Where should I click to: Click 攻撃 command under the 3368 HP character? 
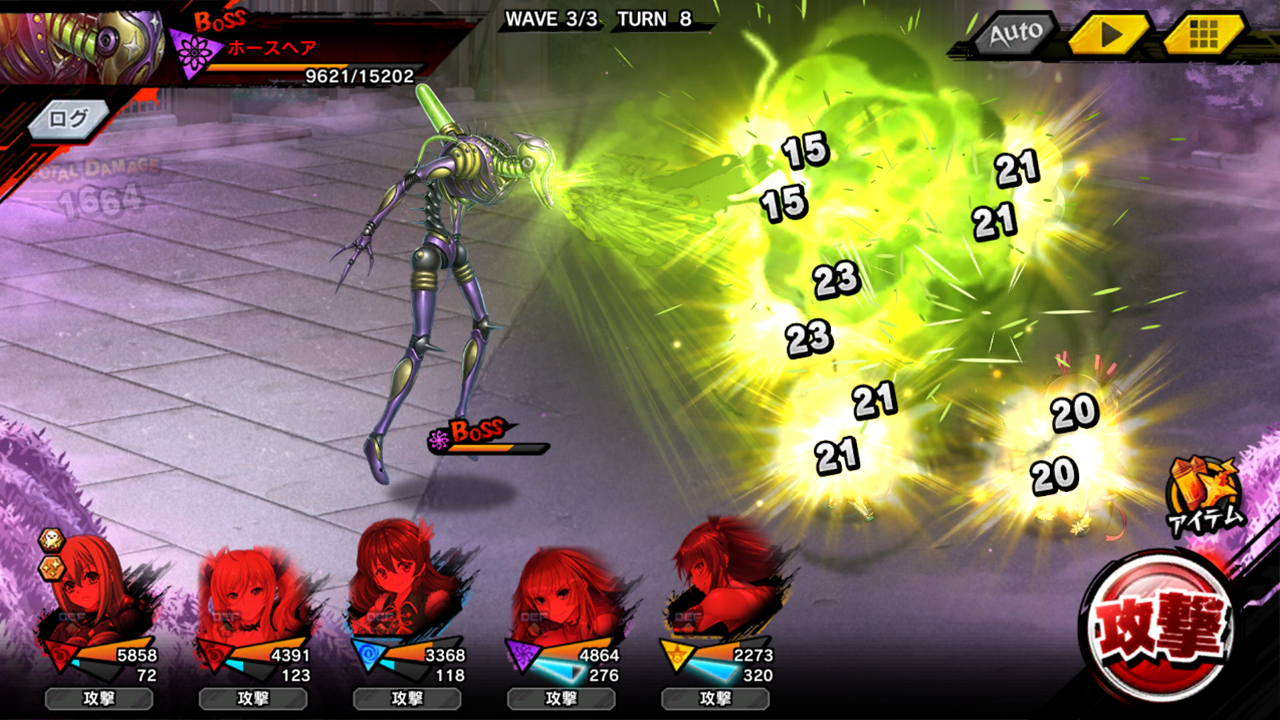[x=407, y=698]
